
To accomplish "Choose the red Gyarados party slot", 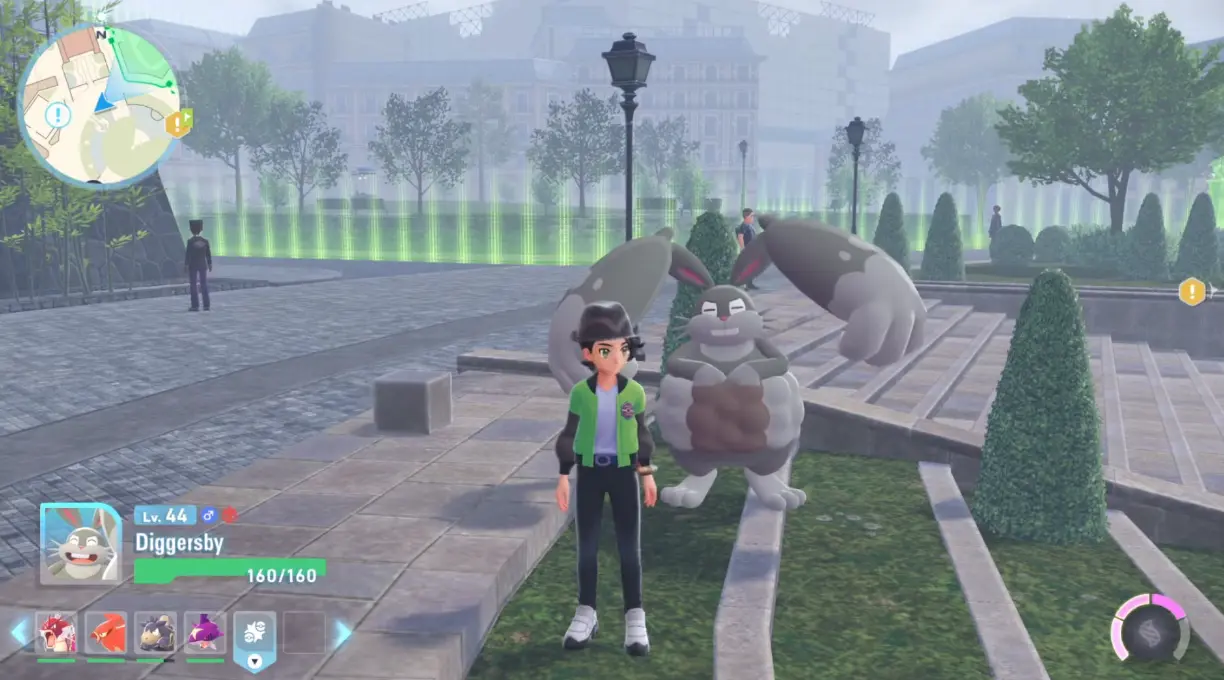I will 57,632.
